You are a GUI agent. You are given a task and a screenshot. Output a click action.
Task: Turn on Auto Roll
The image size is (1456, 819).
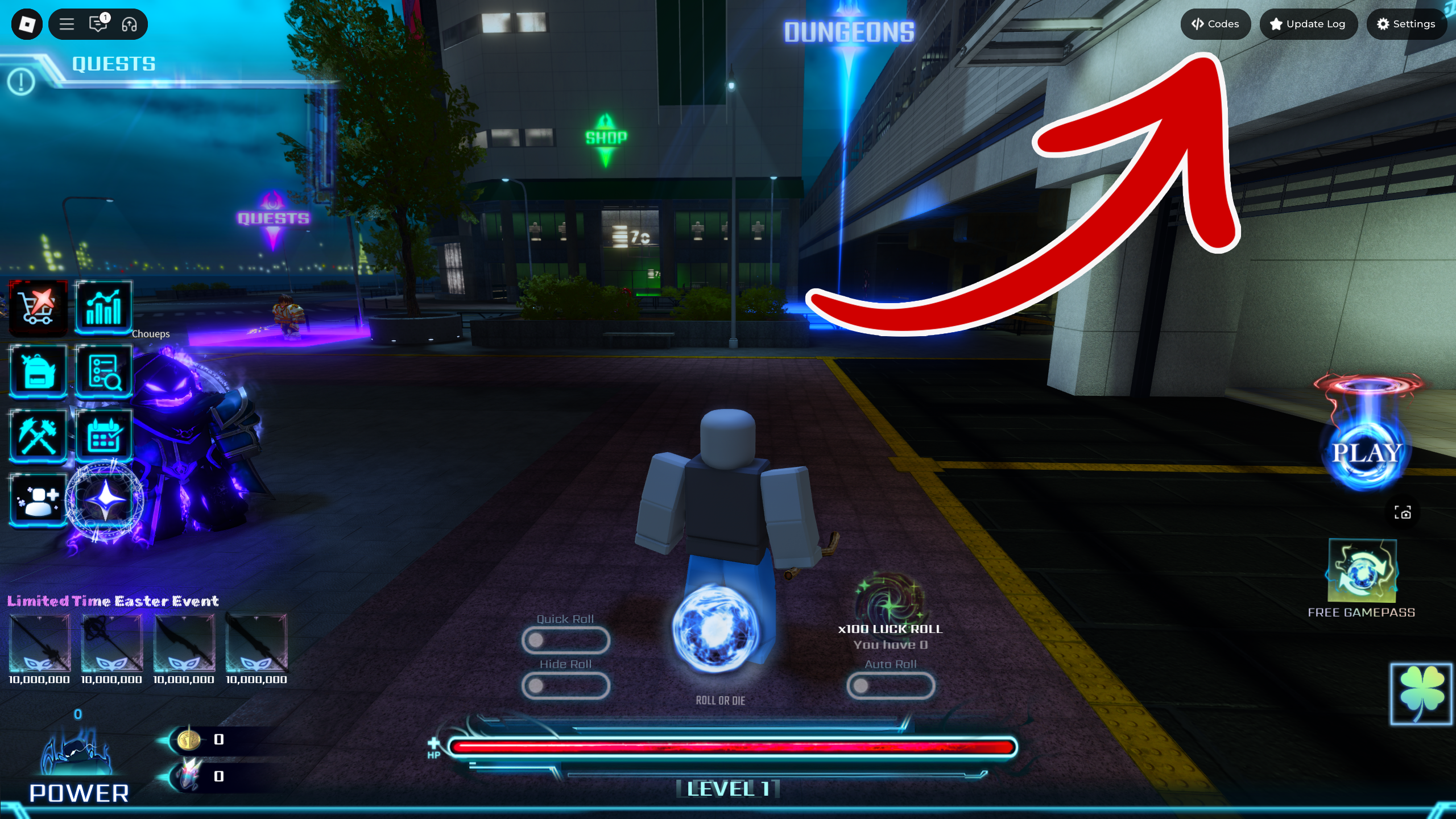(891, 686)
